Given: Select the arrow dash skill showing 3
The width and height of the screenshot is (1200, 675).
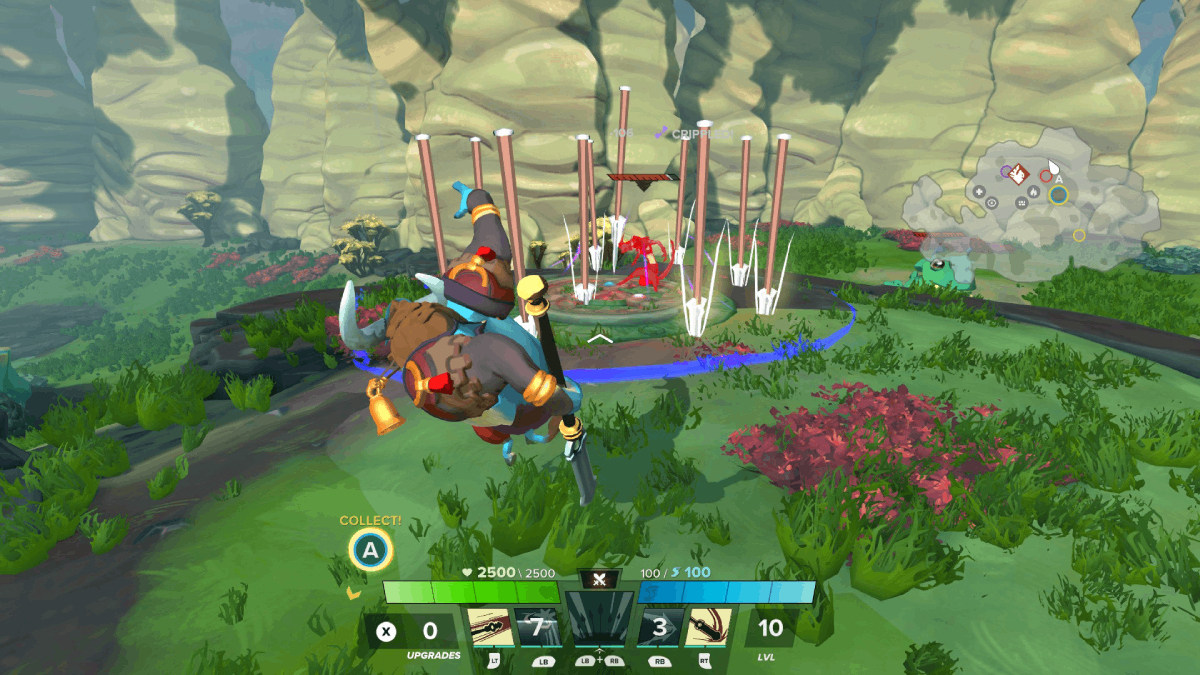Looking at the screenshot, I should [661, 627].
